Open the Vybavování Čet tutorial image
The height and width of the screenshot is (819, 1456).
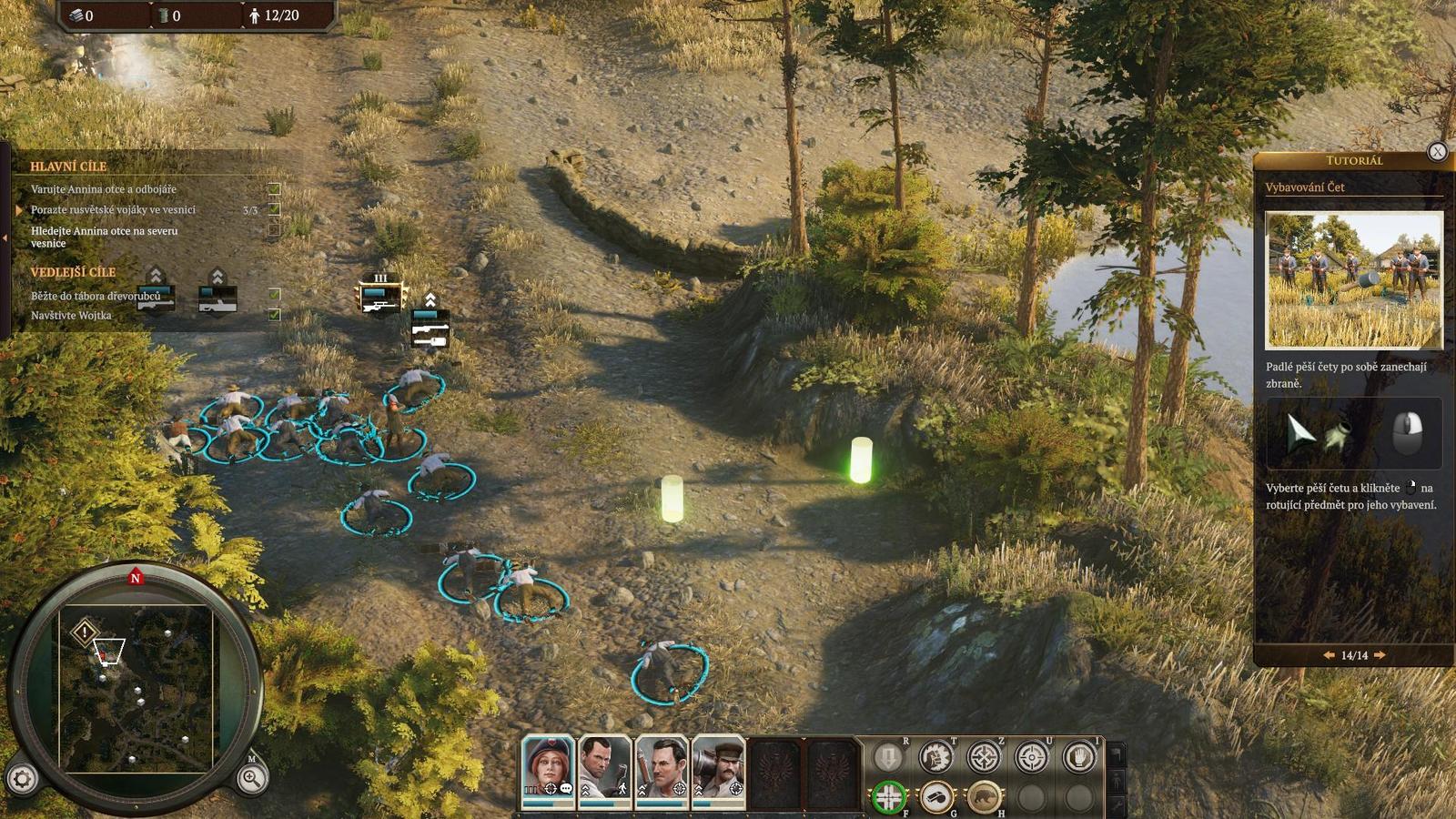click(1353, 280)
